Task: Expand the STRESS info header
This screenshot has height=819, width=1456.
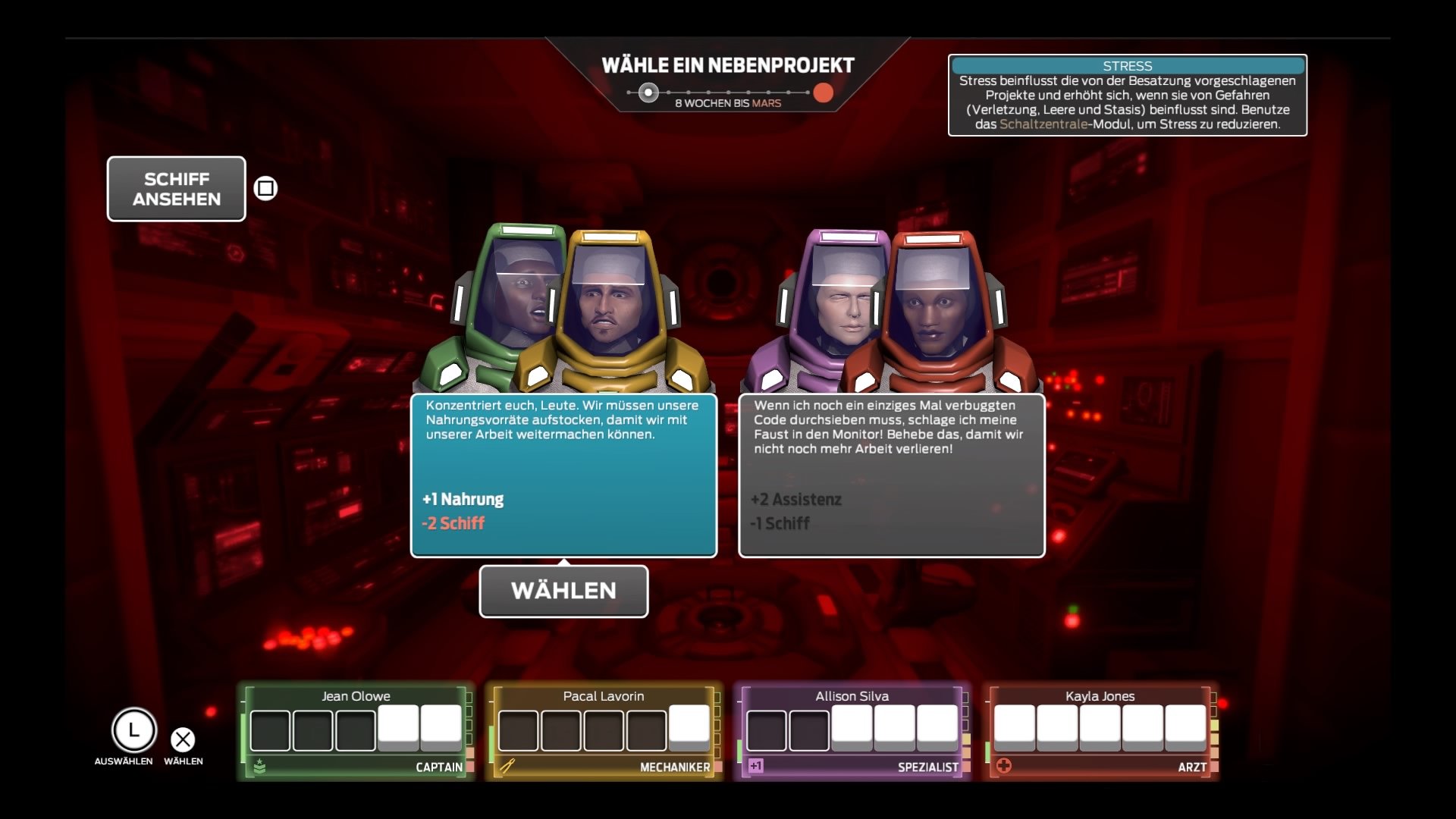Action: [x=1128, y=67]
